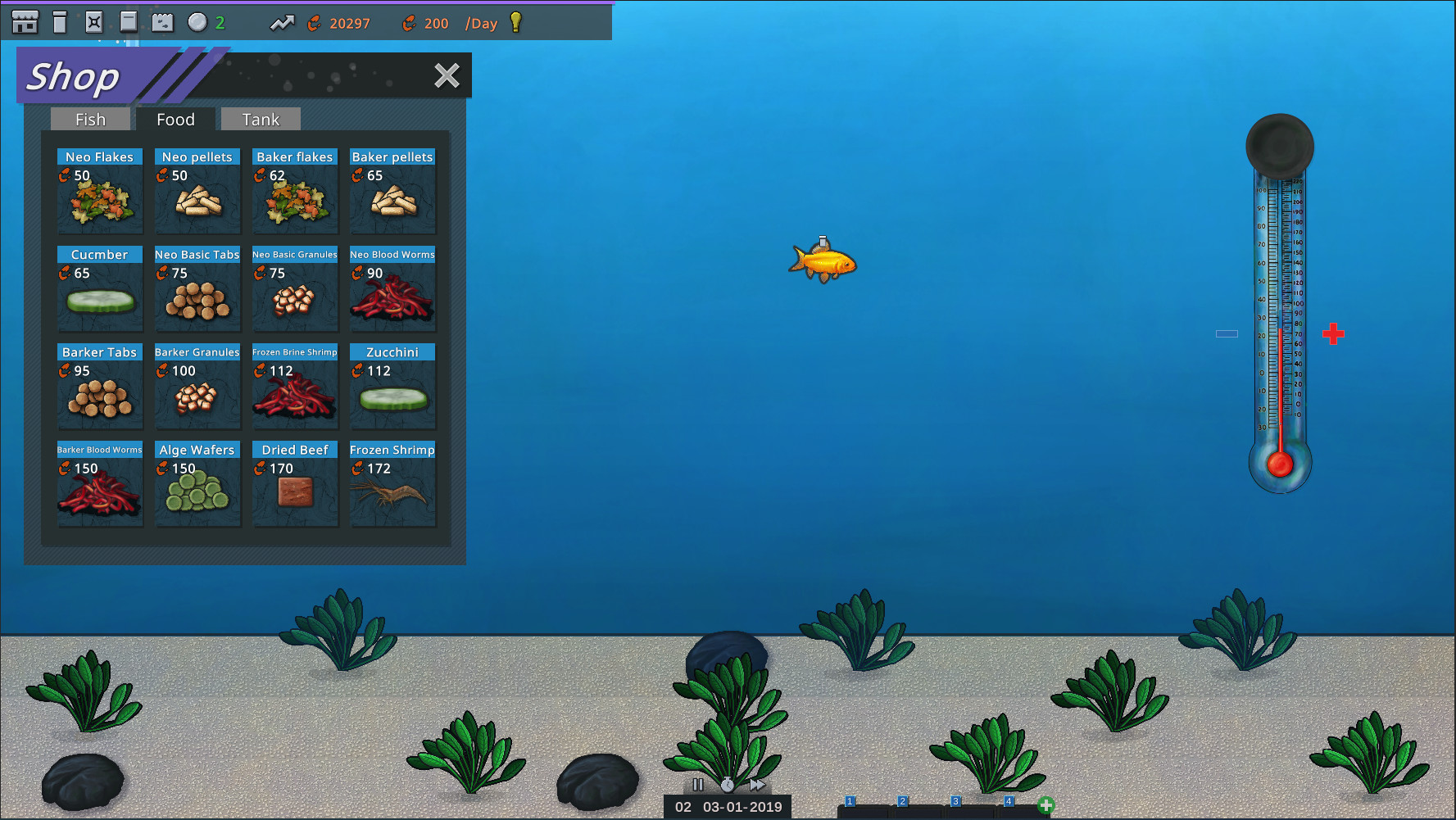Lower temperature with the blue minus
The height and width of the screenshot is (820, 1456).
pyautogui.click(x=1227, y=333)
